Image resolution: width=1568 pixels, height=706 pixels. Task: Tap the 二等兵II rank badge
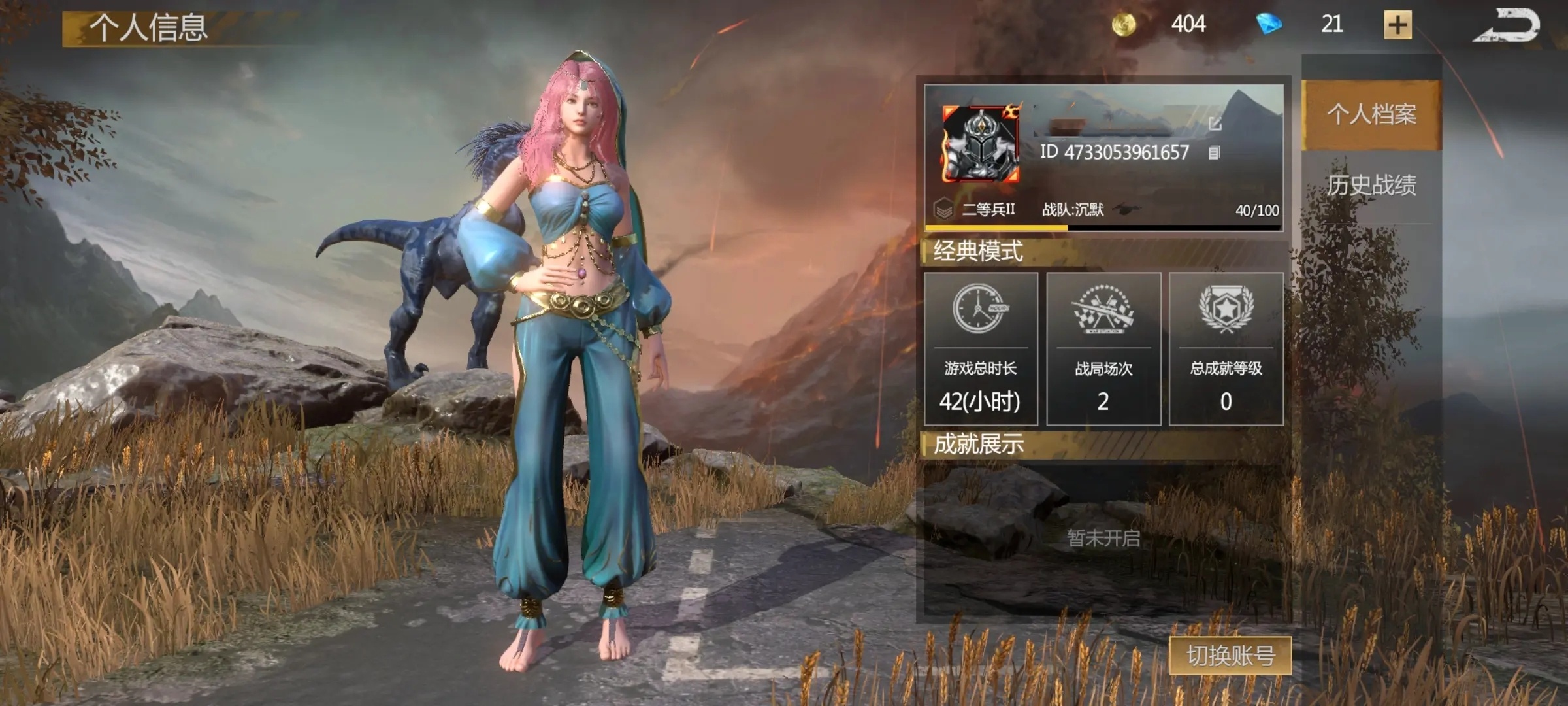943,209
